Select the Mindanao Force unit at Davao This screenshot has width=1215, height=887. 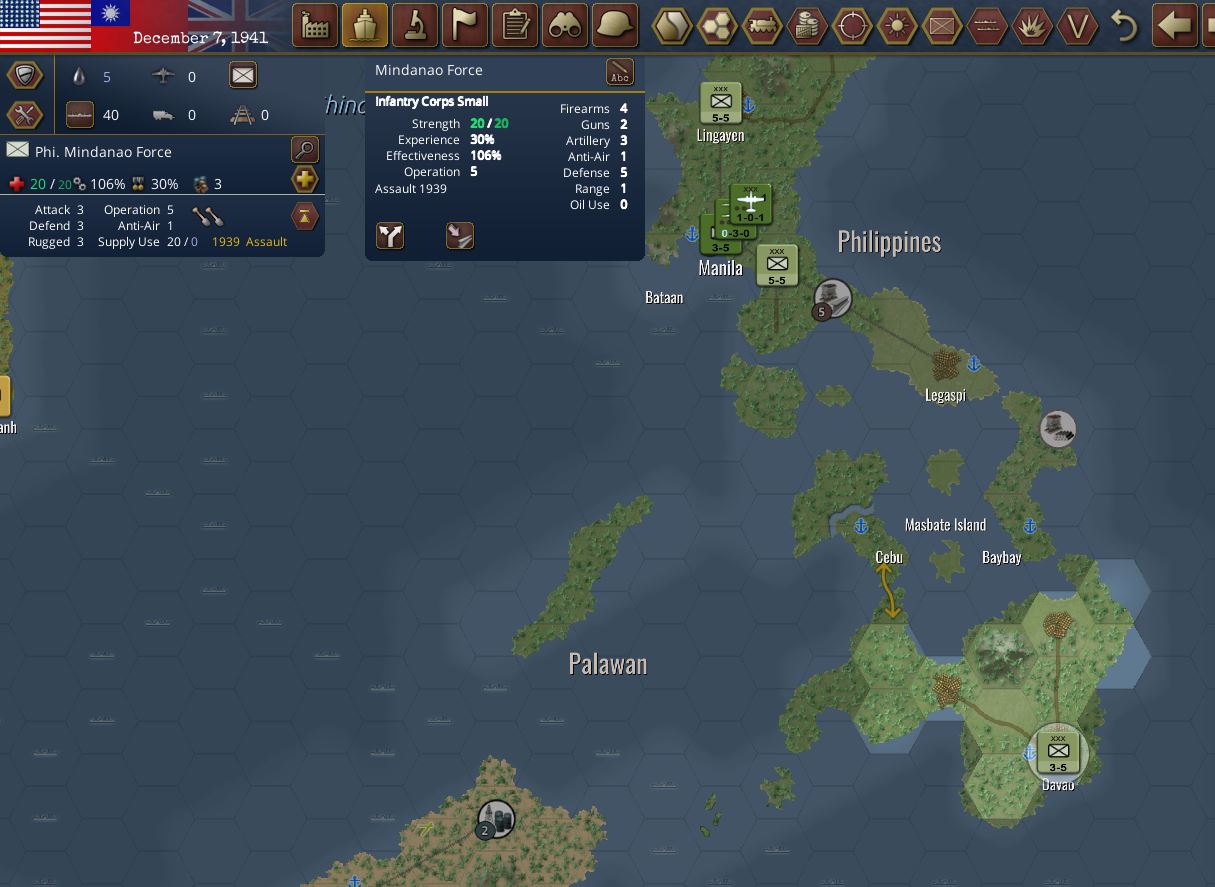[x=1057, y=751]
